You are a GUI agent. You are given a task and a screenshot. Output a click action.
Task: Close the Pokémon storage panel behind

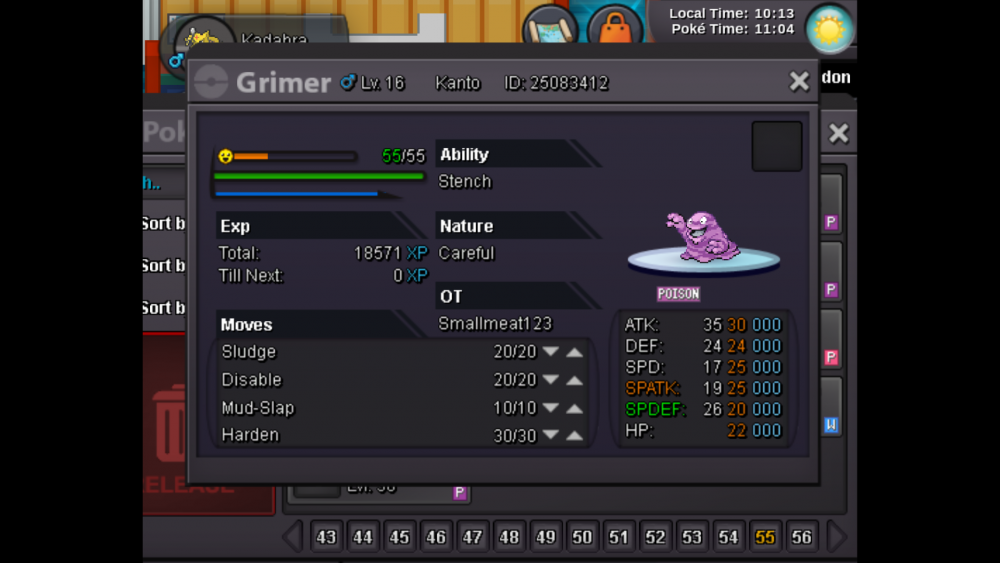838,133
